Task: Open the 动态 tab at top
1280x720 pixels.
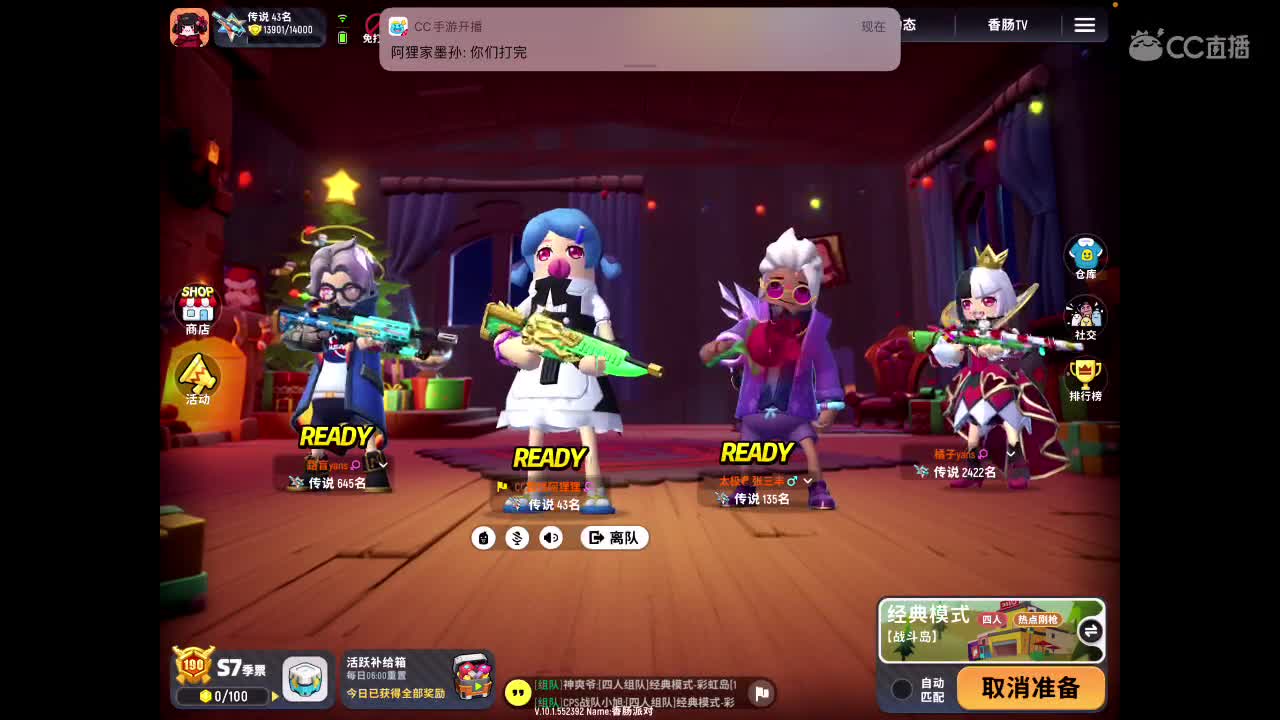Action: tap(905, 24)
